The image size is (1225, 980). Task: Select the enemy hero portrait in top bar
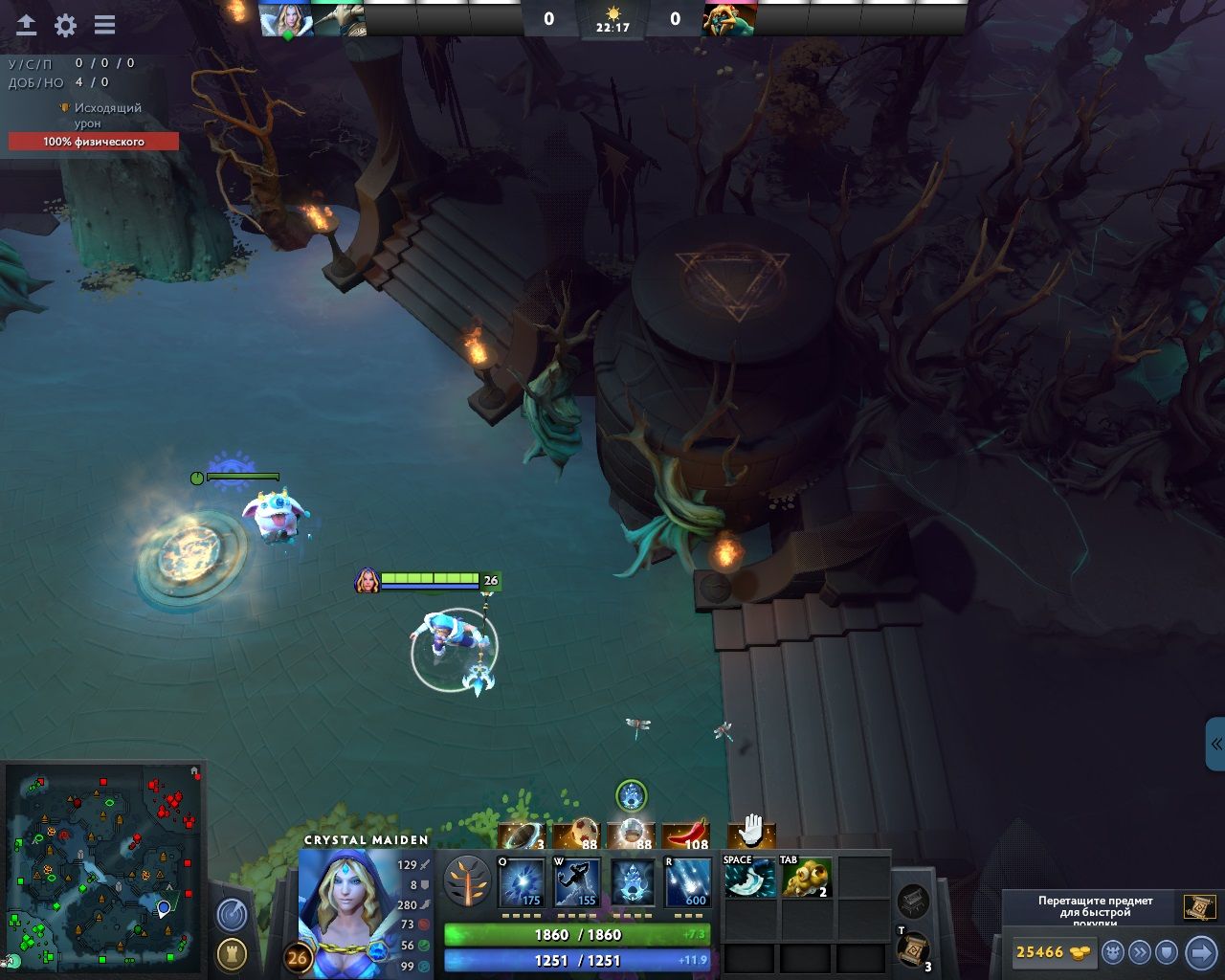(x=729, y=19)
